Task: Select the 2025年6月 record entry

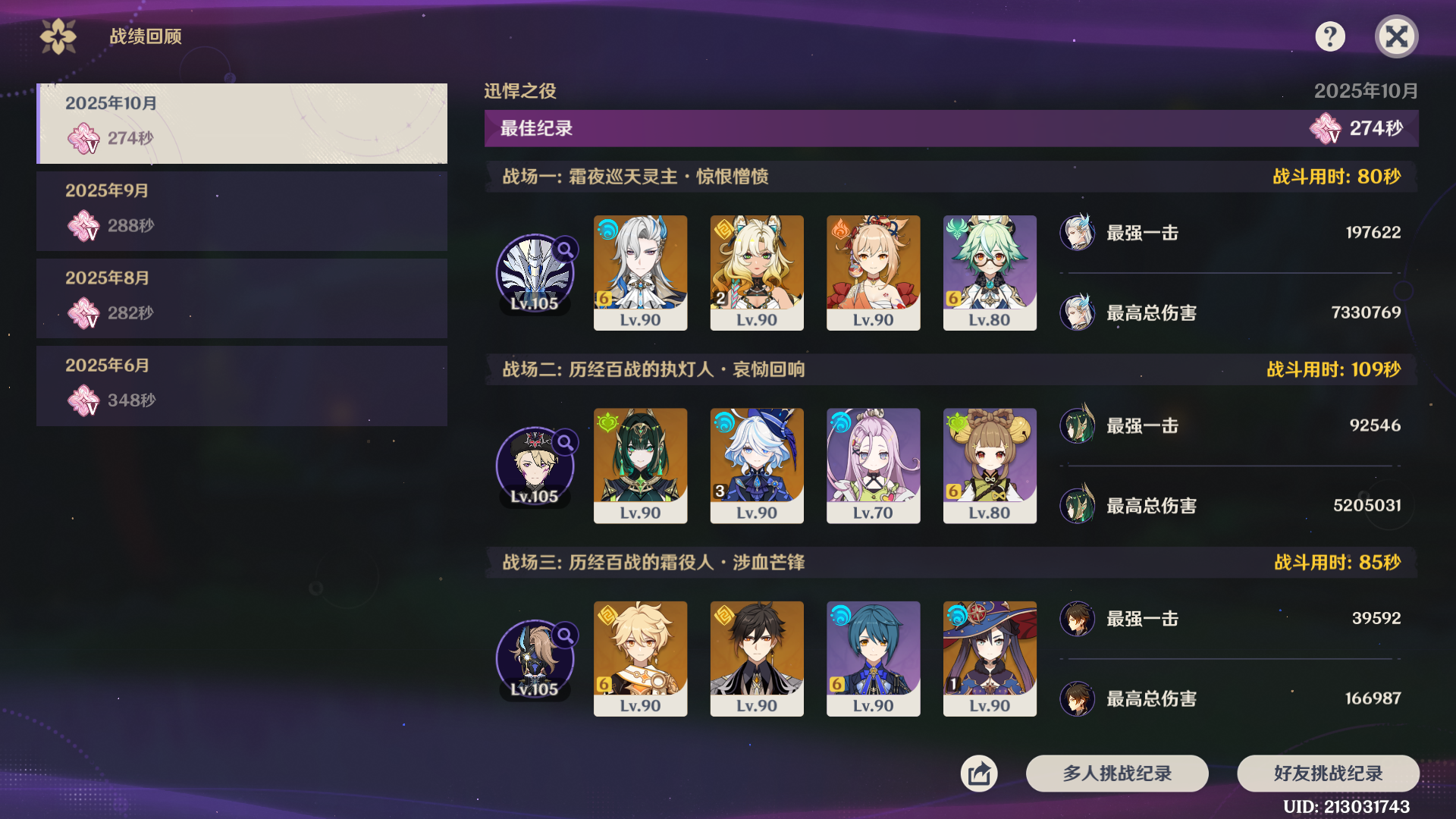Action: (241, 385)
